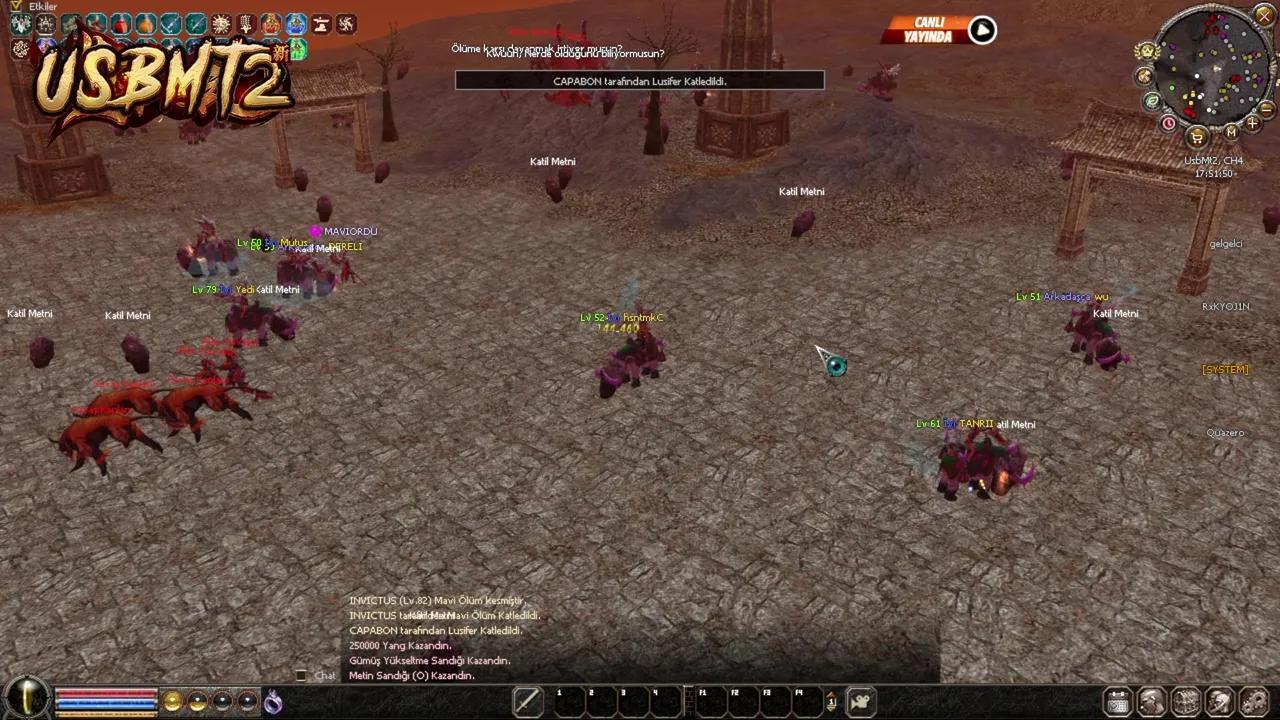This screenshot has height=720, width=1280.
Task: Click the [SYSTEM] entry in side list
Action: pyautogui.click(x=1225, y=370)
